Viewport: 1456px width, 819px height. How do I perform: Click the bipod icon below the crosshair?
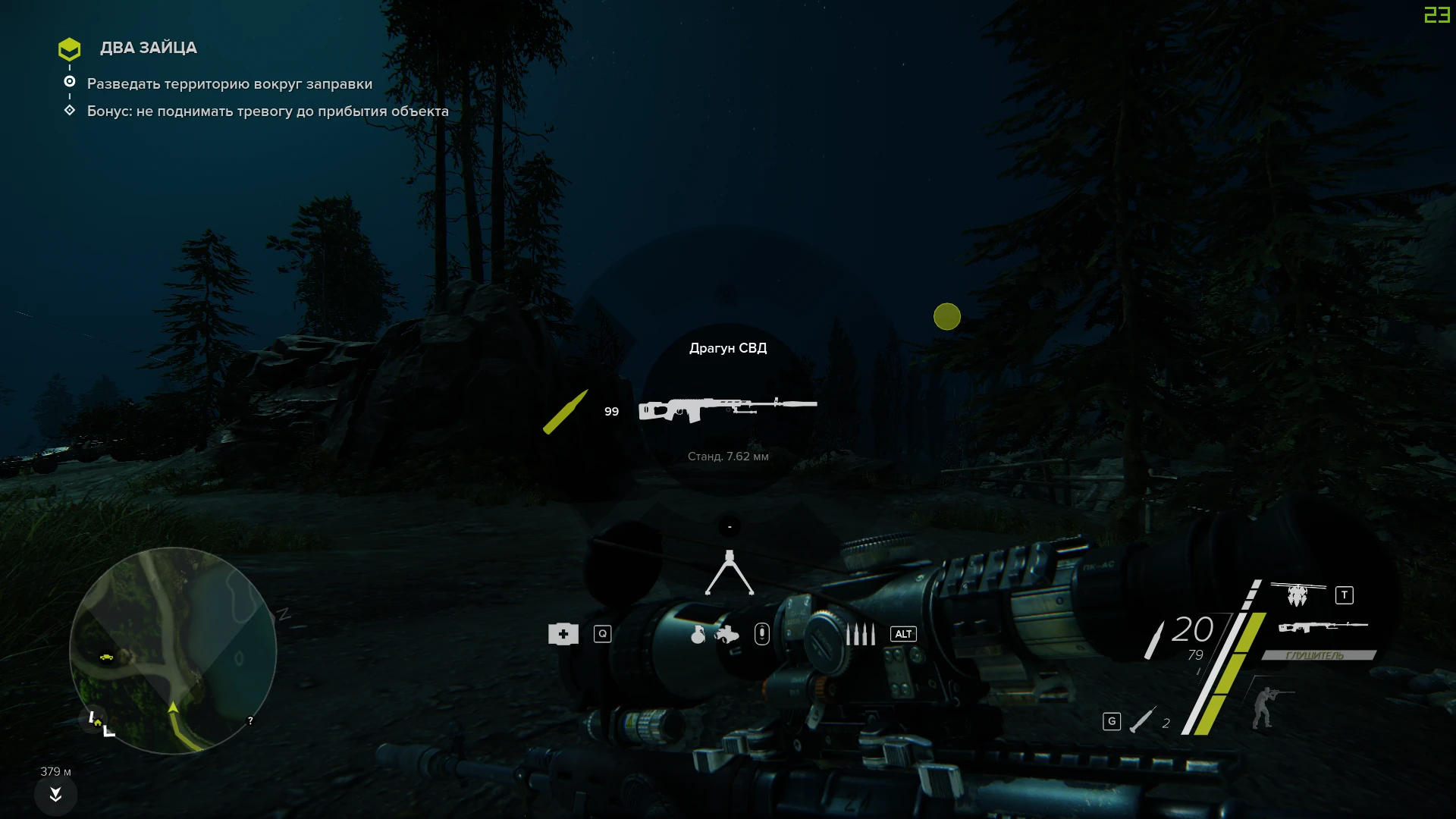click(729, 574)
